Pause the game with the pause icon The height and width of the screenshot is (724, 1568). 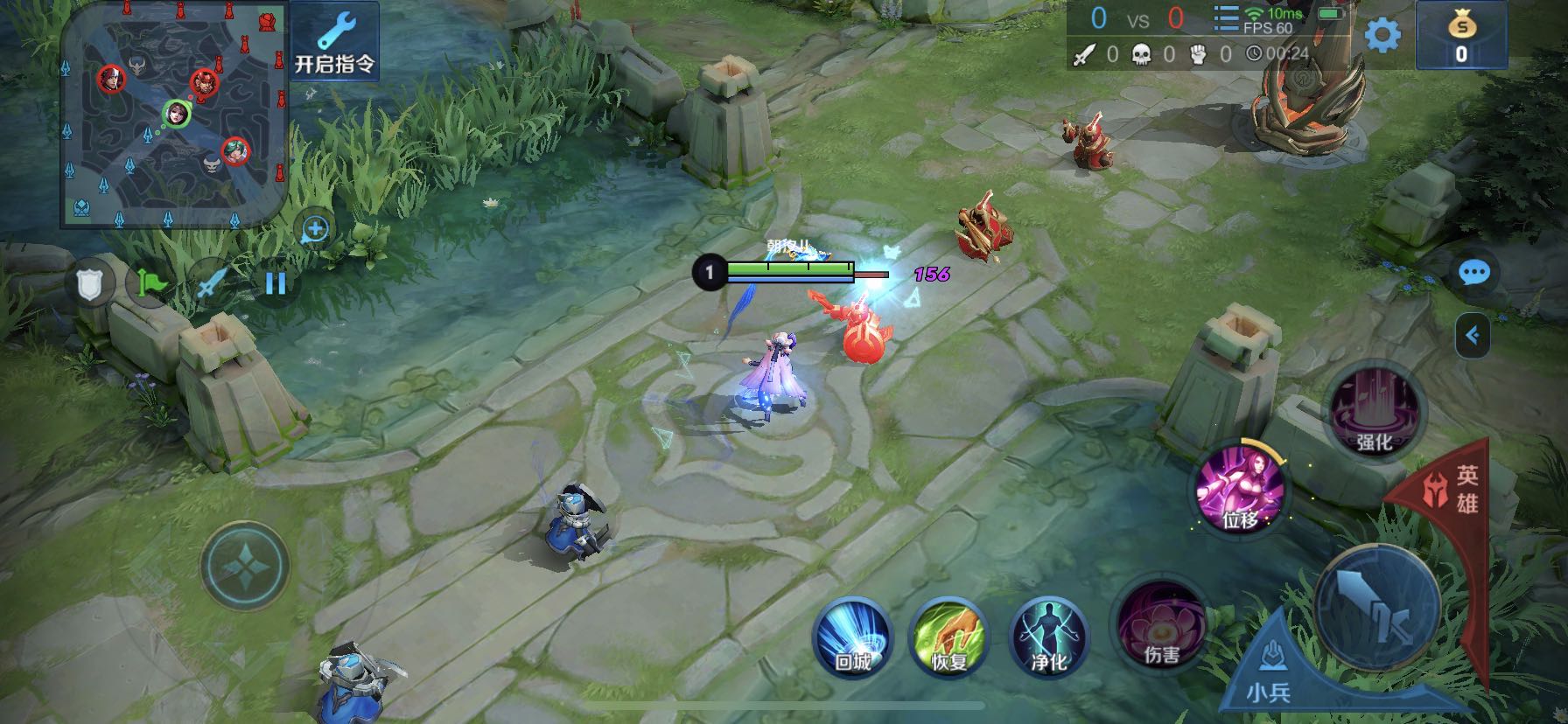pyautogui.click(x=276, y=283)
